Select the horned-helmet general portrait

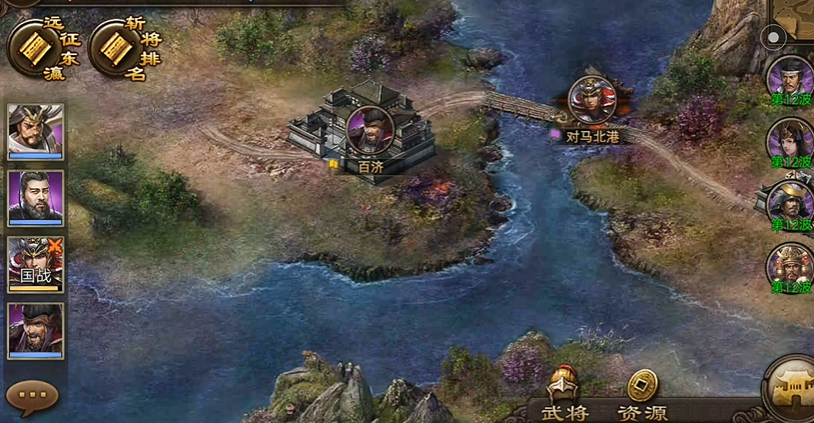click(36, 131)
